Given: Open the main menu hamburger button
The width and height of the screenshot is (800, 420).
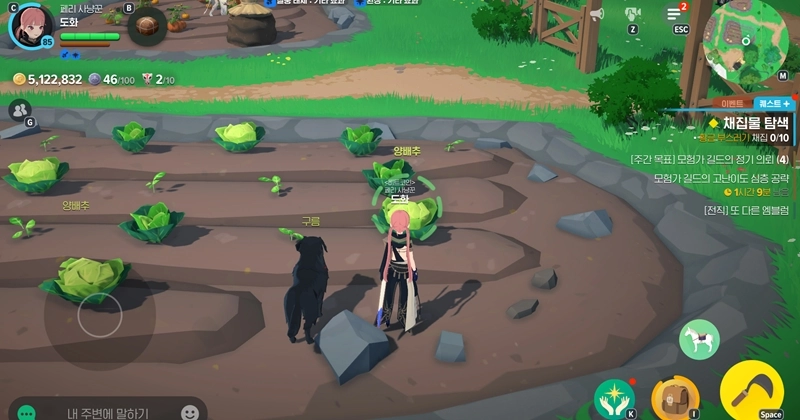Looking at the screenshot, I should pos(678,13).
